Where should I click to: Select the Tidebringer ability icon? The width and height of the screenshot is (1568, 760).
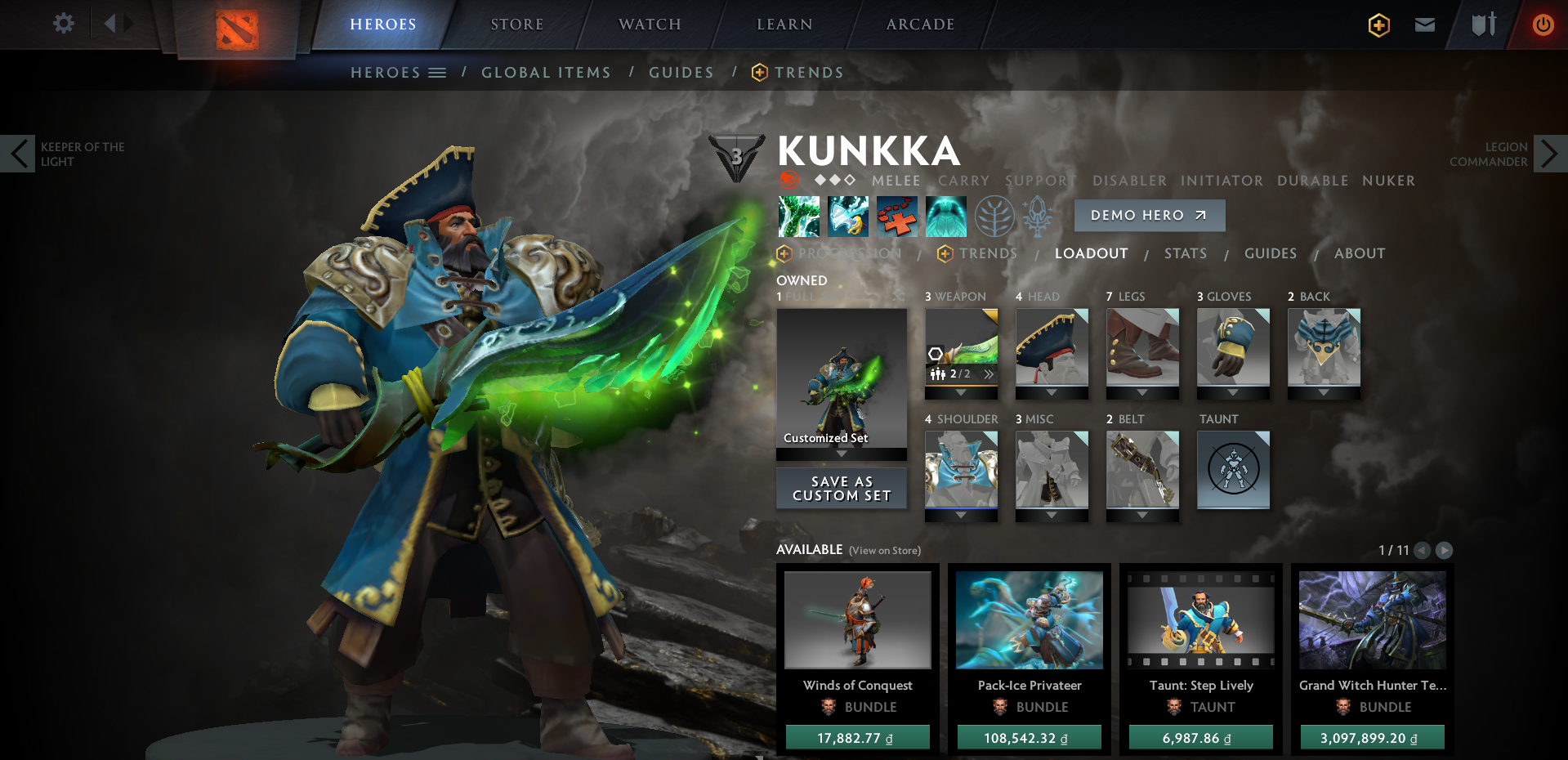[847, 217]
